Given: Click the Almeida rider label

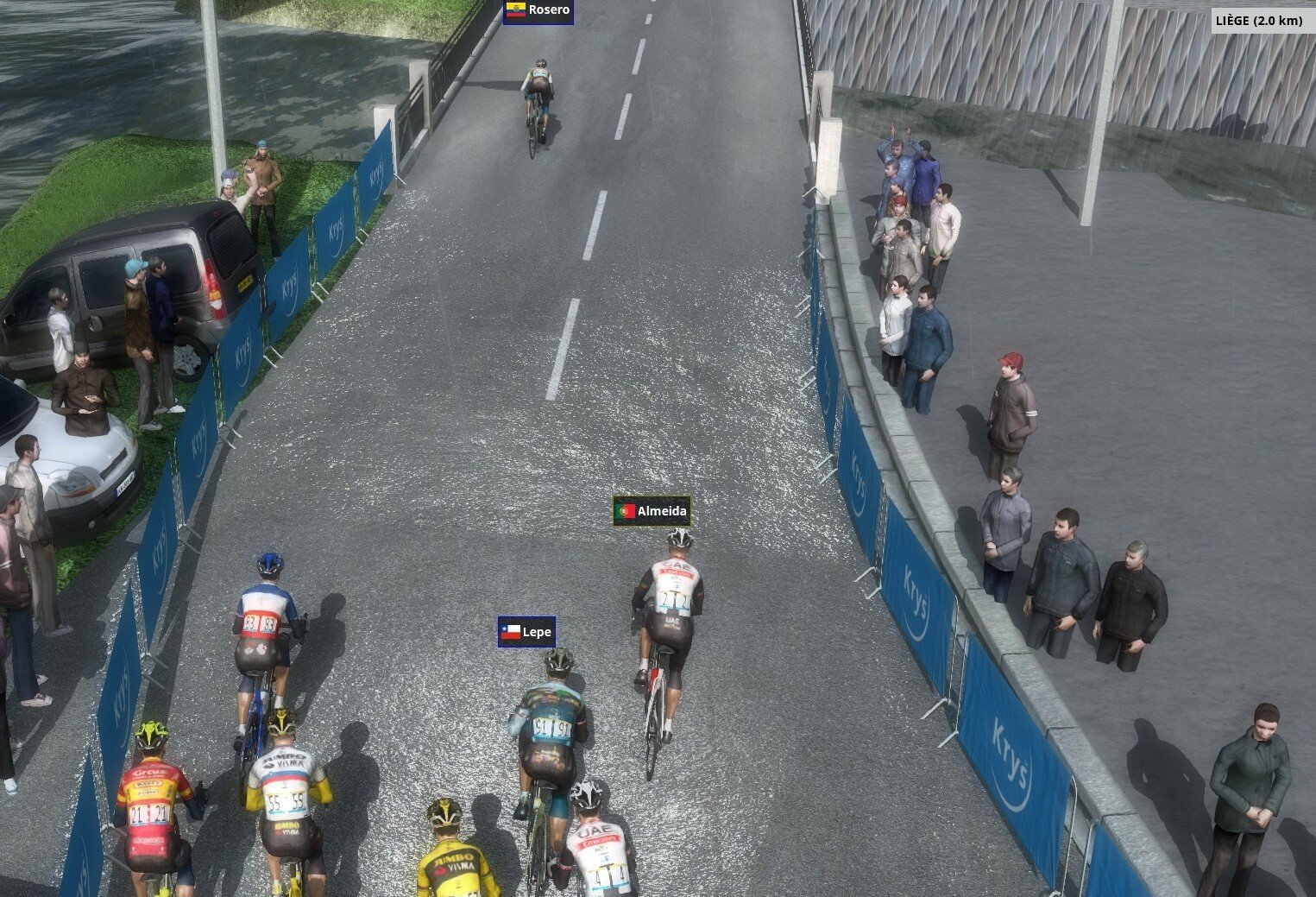Looking at the screenshot, I should pos(652,511).
